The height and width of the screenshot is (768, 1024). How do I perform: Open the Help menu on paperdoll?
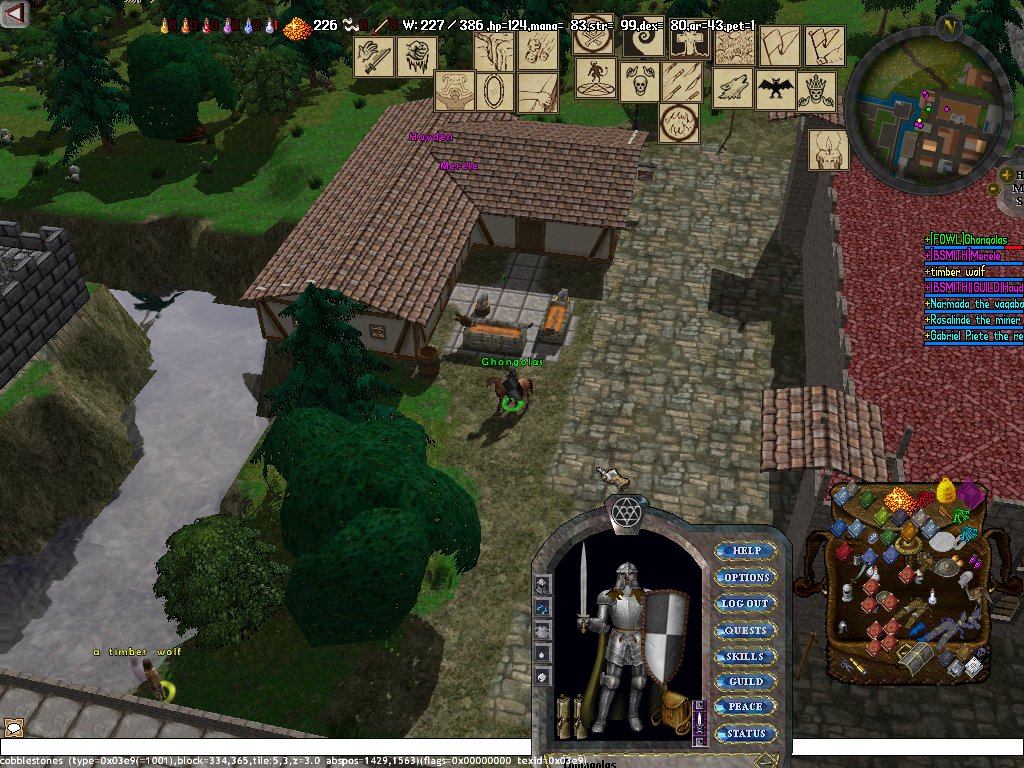click(x=746, y=551)
